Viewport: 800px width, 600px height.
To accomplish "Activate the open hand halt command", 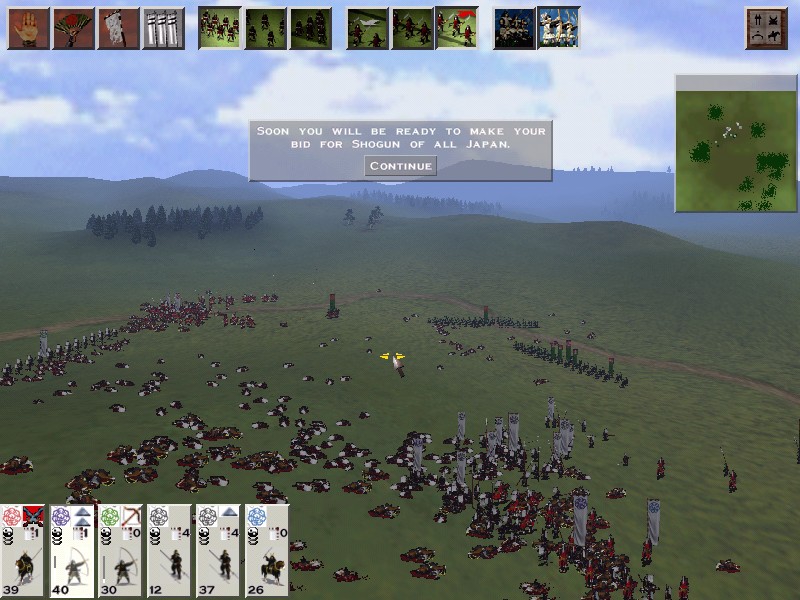I will (29, 28).
